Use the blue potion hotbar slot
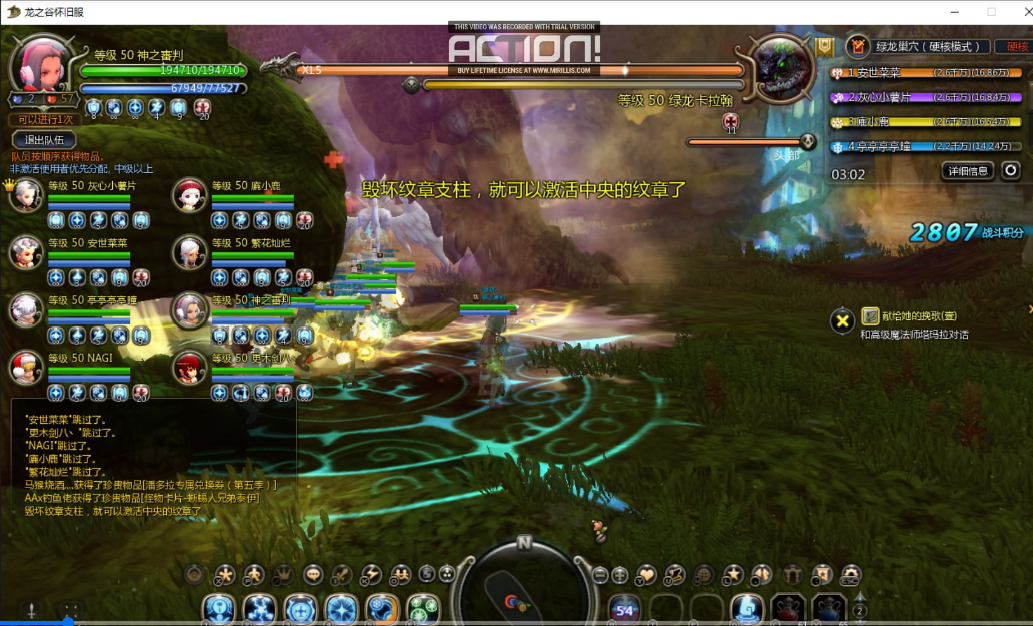The image size is (1033, 626). pyautogui.click(x=829, y=607)
